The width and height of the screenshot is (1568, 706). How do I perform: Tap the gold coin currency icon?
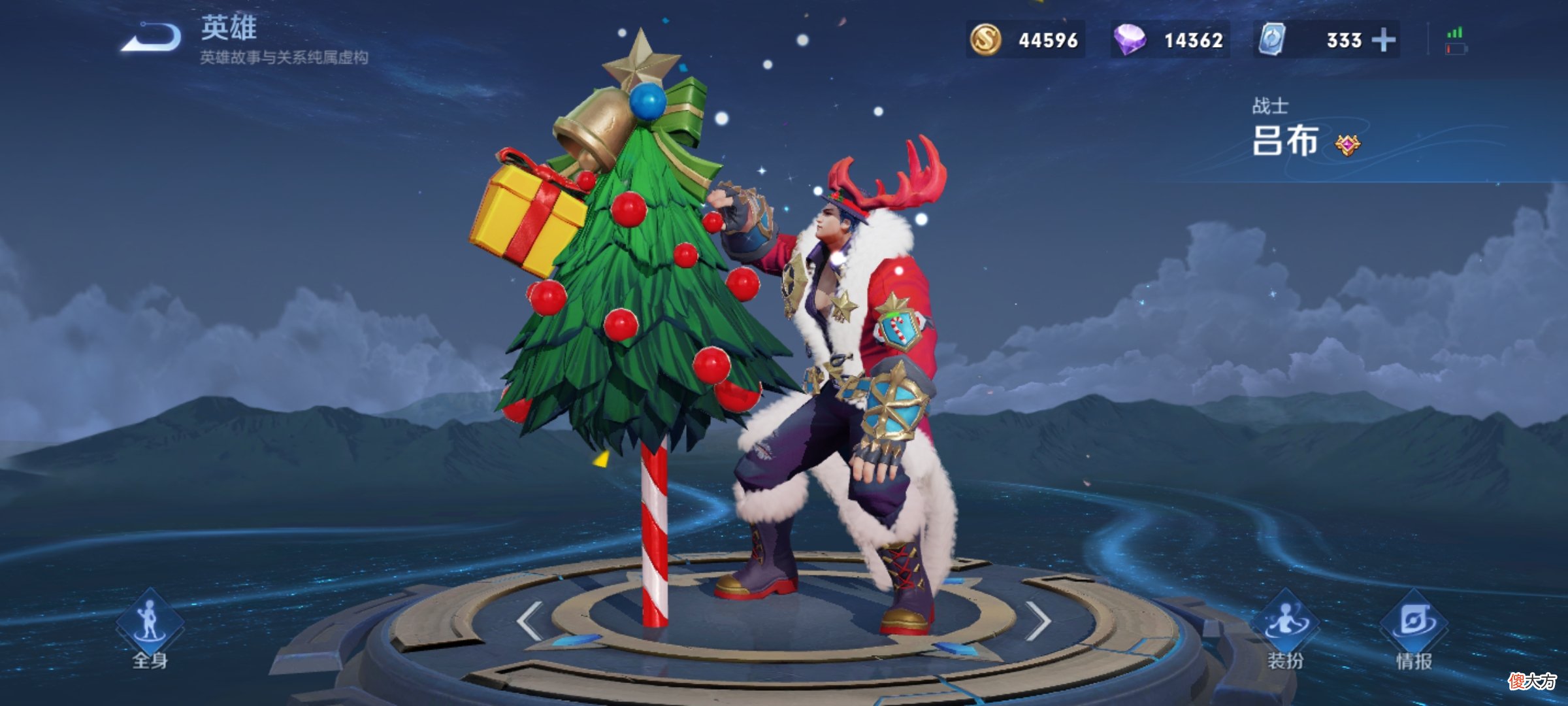click(x=985, y=40)
